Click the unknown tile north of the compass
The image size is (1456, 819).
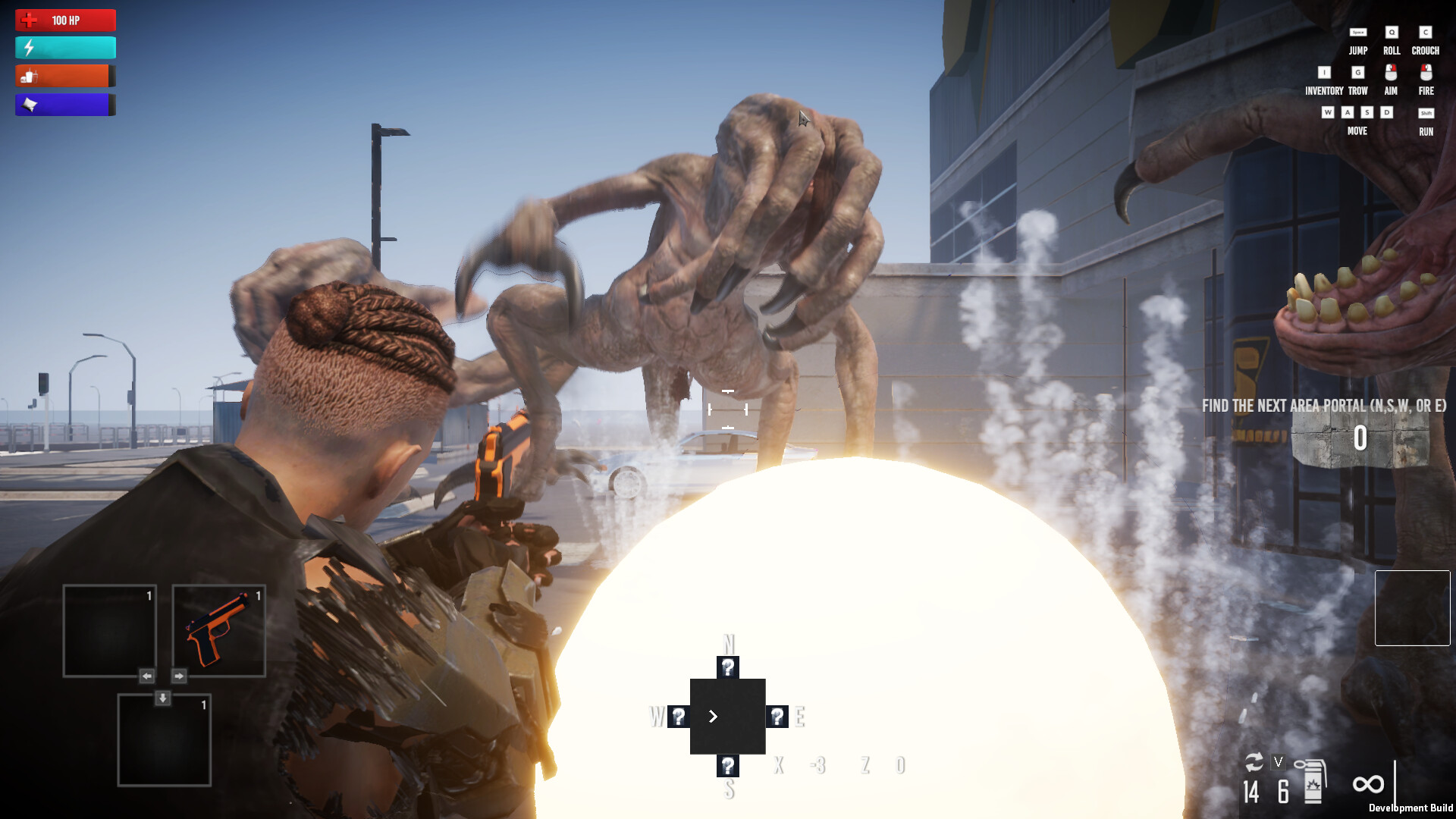[x=727, y=669]
